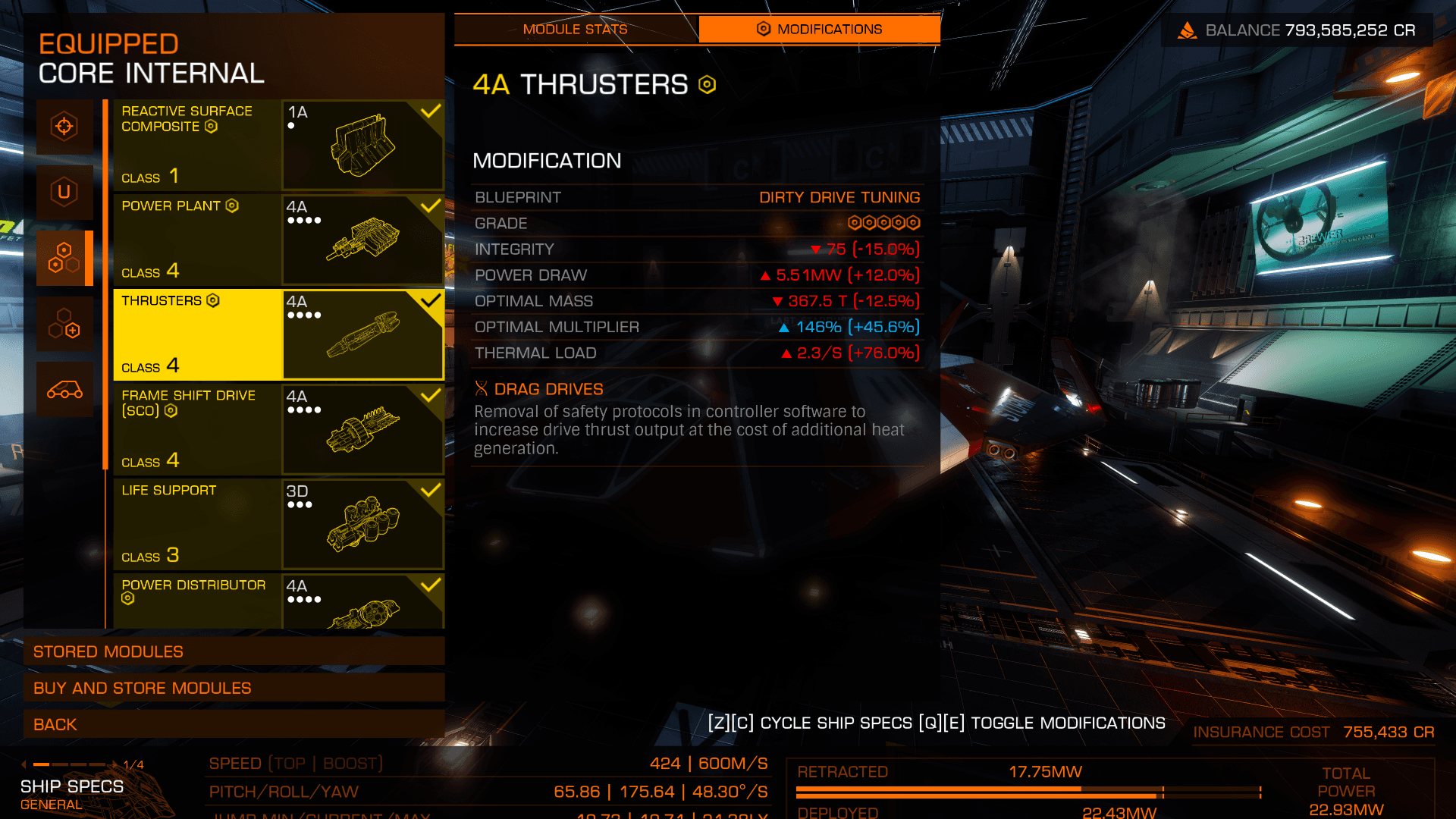Open the optional internal hexagons-plus category
This screenshot has width=1456, height=819.
click(64, 324)
